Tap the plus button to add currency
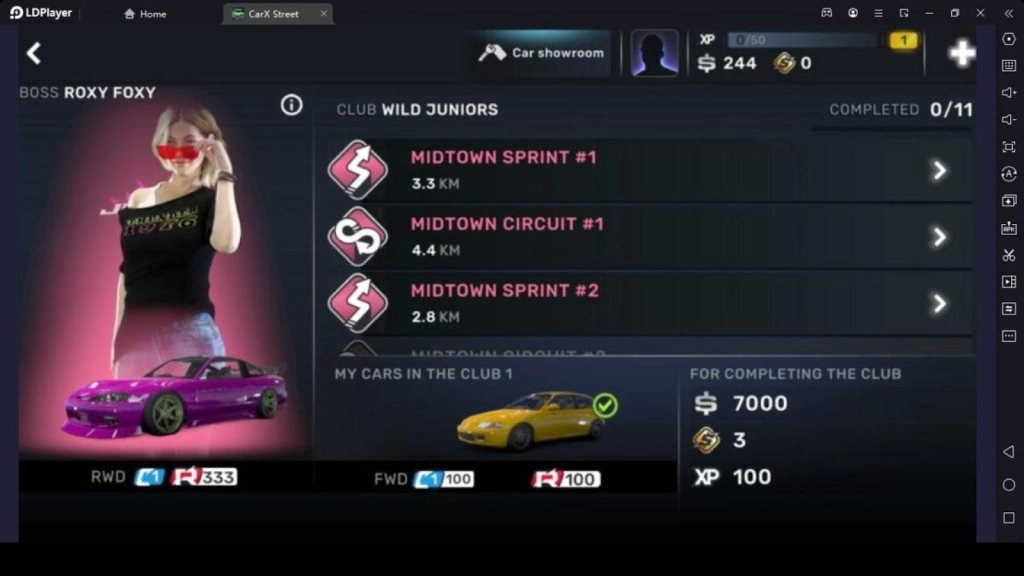1024x576 pixels. 962,54
